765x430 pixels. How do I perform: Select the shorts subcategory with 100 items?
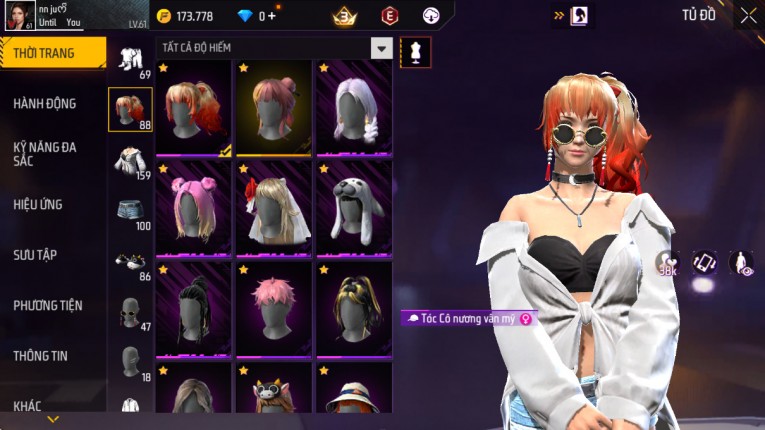[x=130, y=212]
